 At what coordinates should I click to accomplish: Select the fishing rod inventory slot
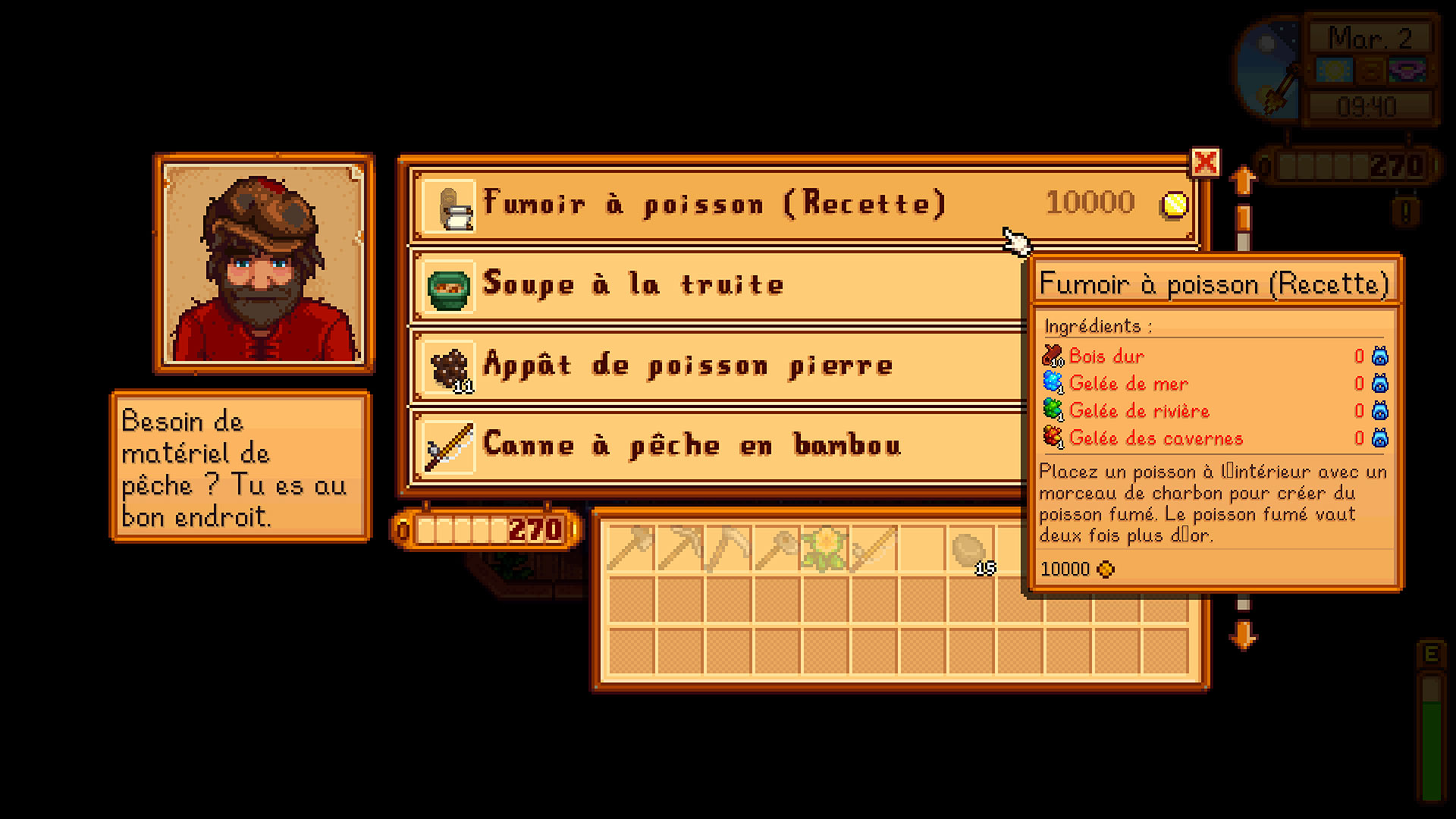tap(874, 548)
